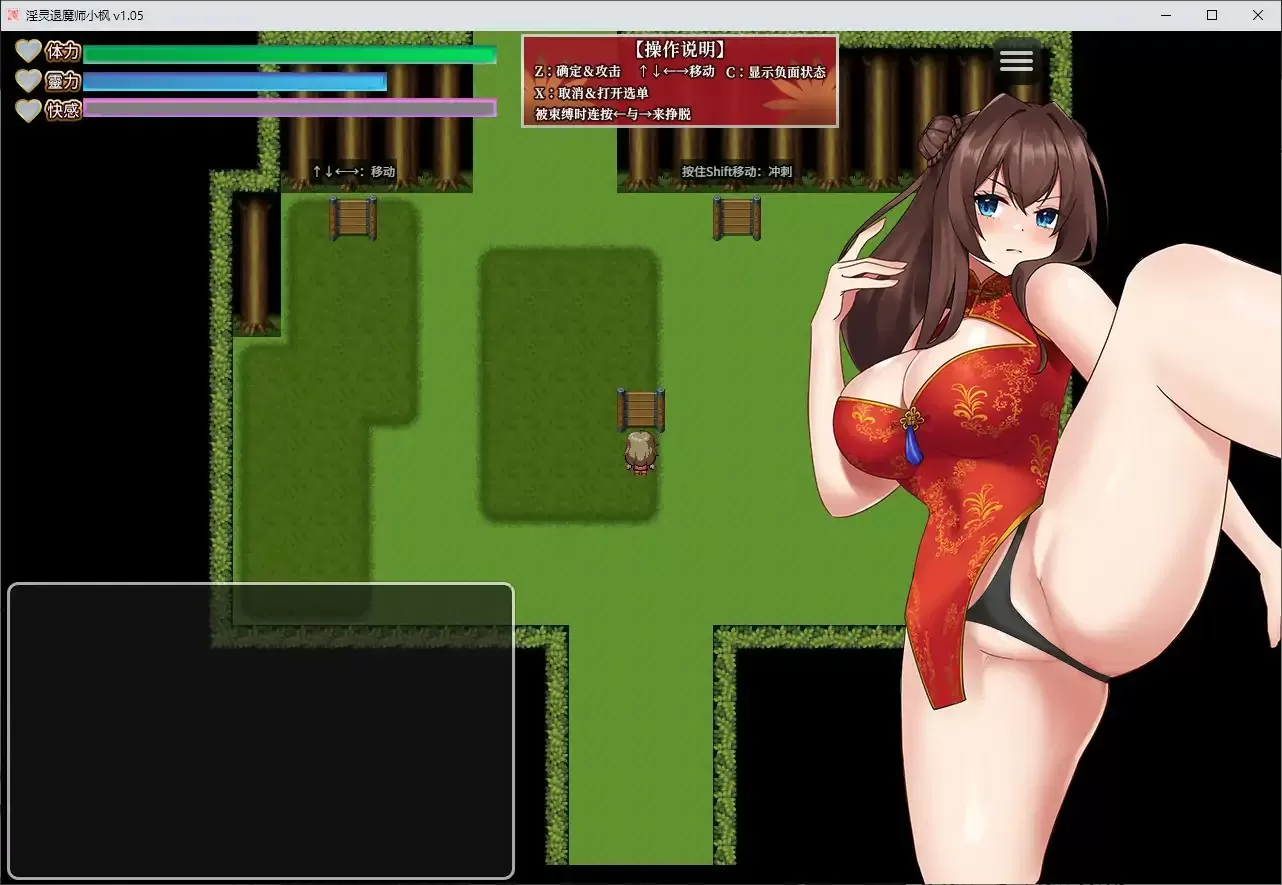
Task: Expand the 操作说明 instruction panel
Action: click(x=678, y=48)
